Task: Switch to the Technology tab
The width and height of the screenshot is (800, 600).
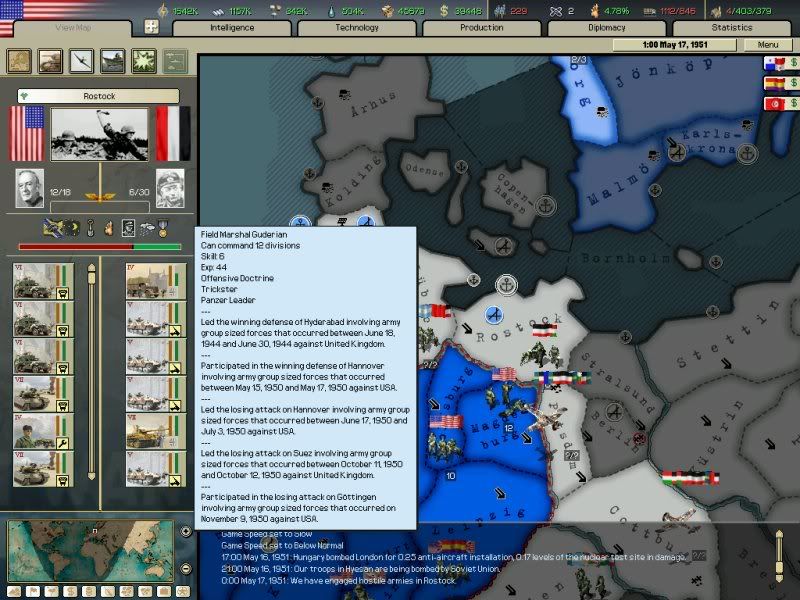Action: [x=357, y=28]
